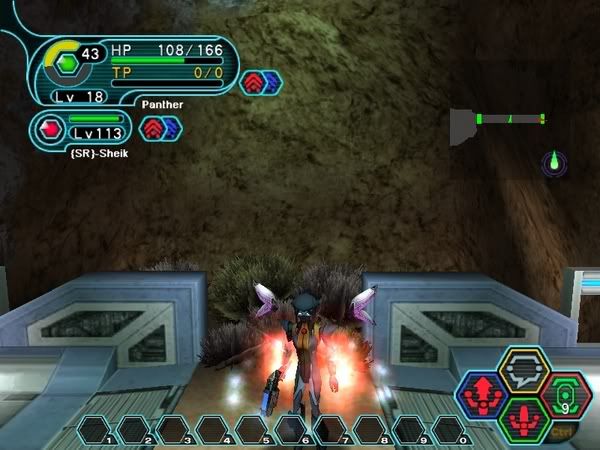Use the green healing item with count 9

pyautogui.click(x=566, y=398)
